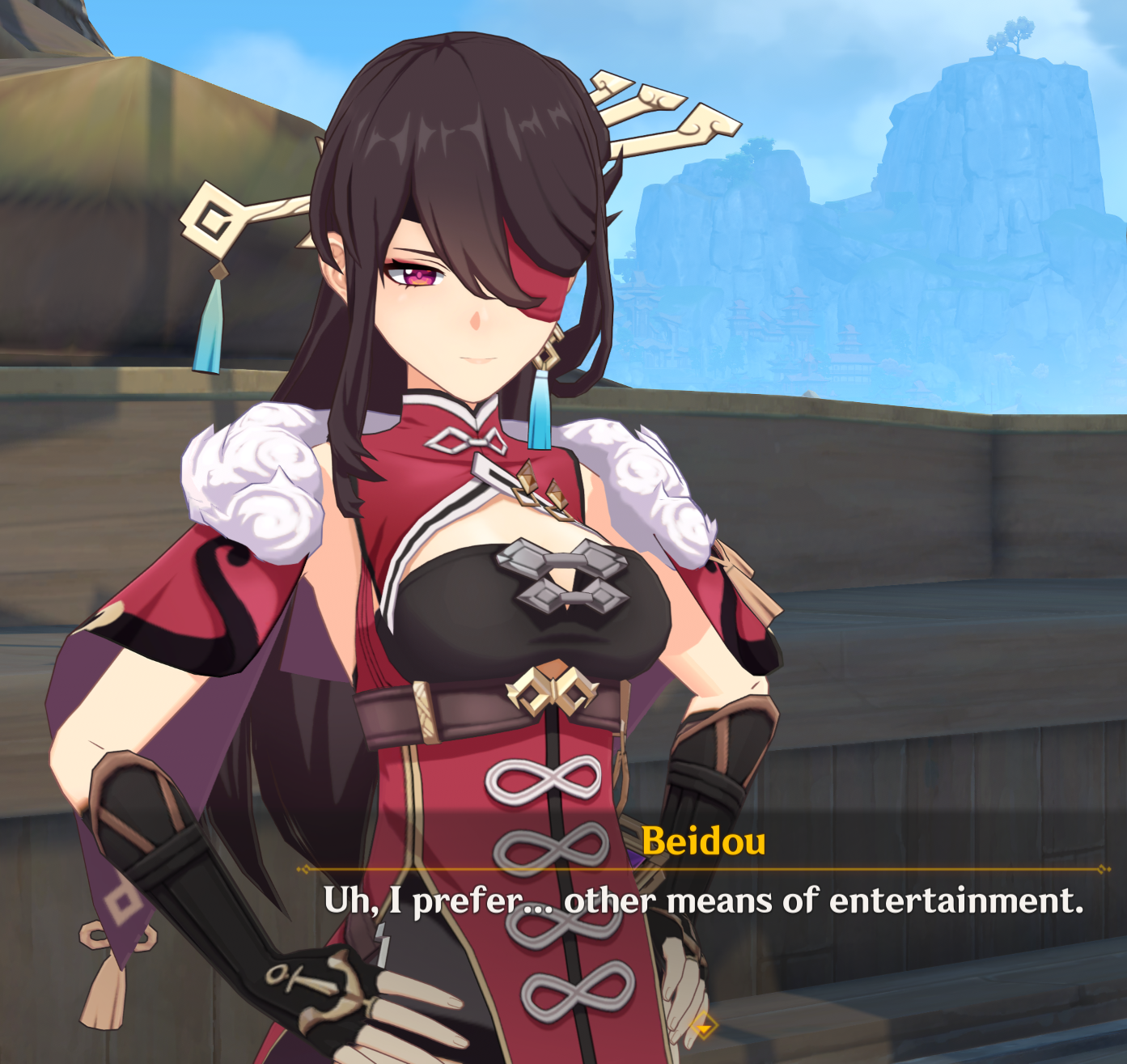This screenshot has width=1127, height=1064.
Task: Click the thin gold divider line under Beidou's name
Action: (704, 867)
